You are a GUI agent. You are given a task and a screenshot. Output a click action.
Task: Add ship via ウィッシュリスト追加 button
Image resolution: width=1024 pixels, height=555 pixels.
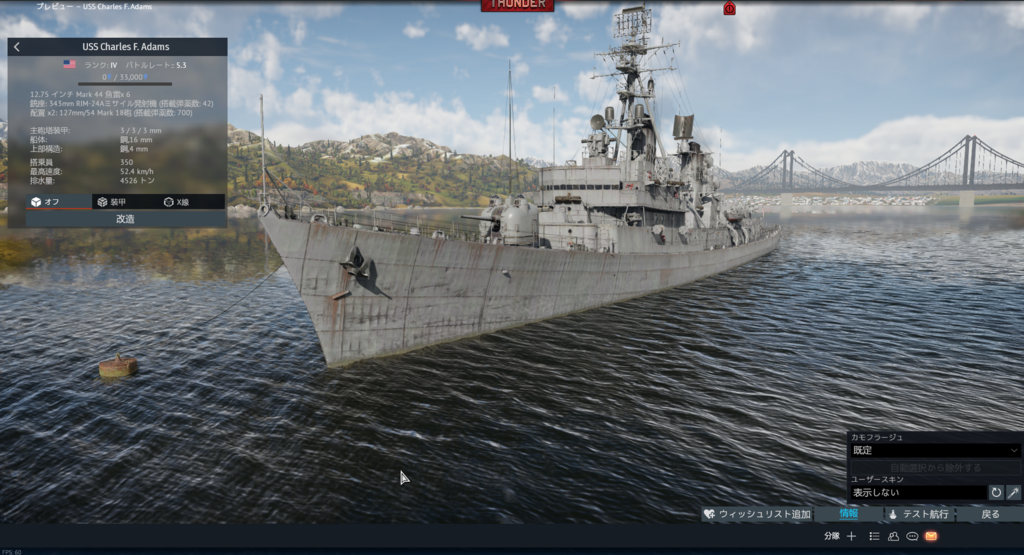(757, 514)
